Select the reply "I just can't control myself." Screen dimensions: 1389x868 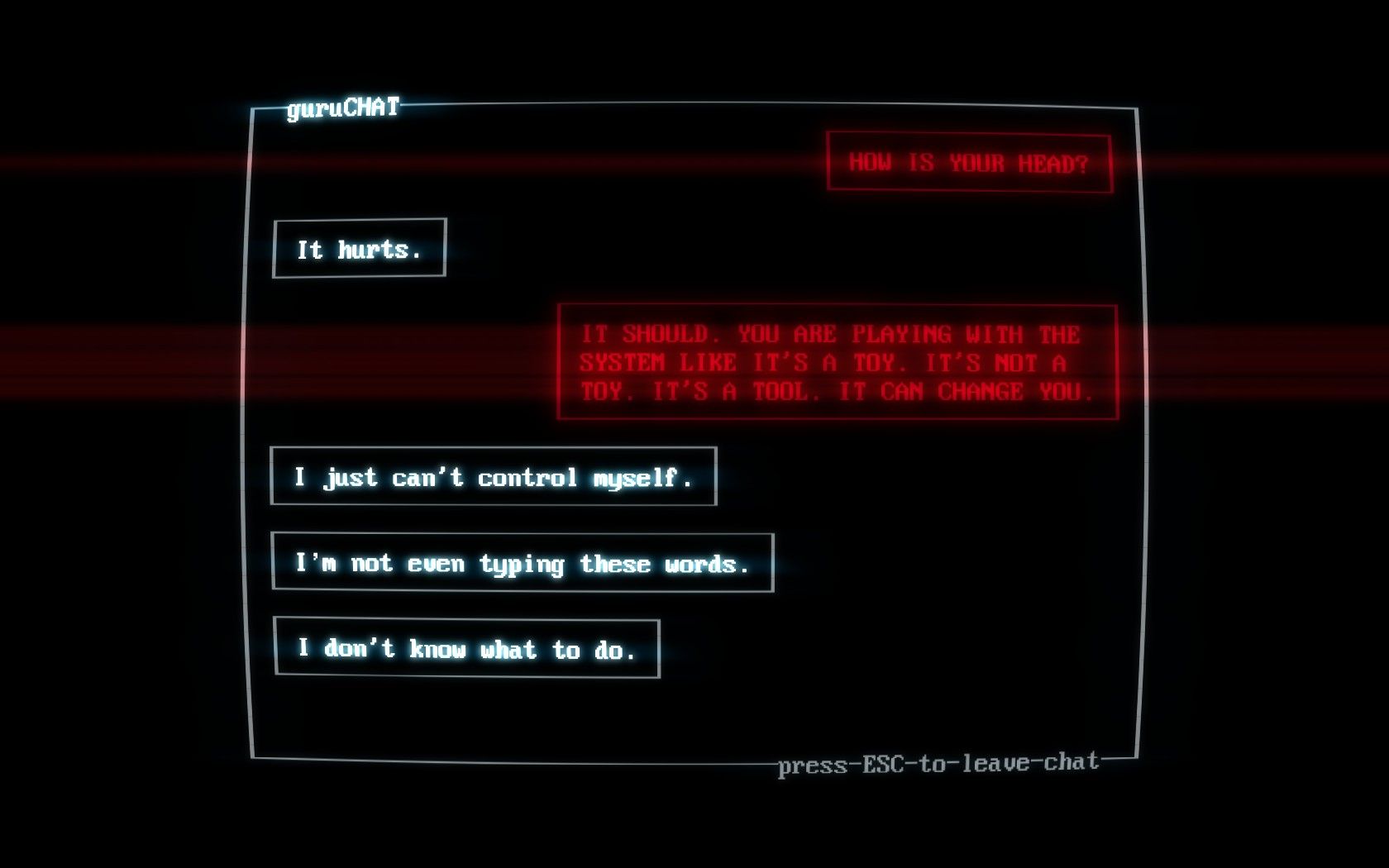point(494,476)
